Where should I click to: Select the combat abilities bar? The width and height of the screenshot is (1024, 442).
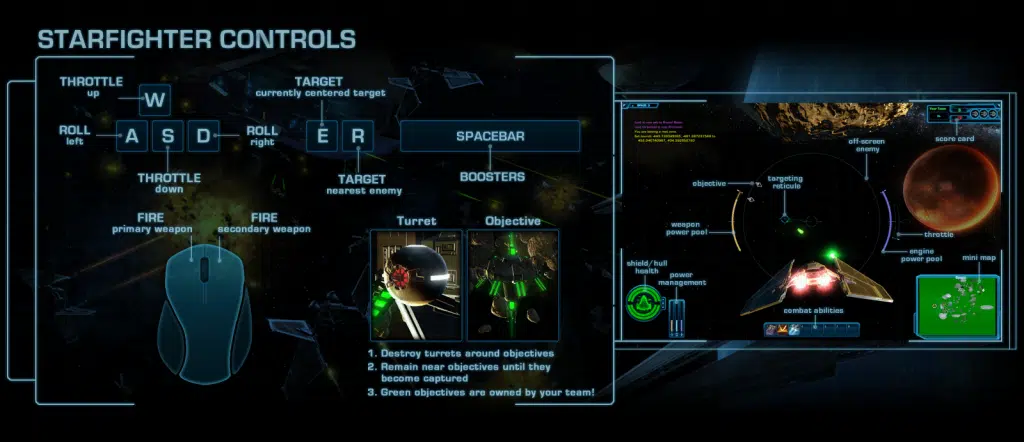pos(811,329)
